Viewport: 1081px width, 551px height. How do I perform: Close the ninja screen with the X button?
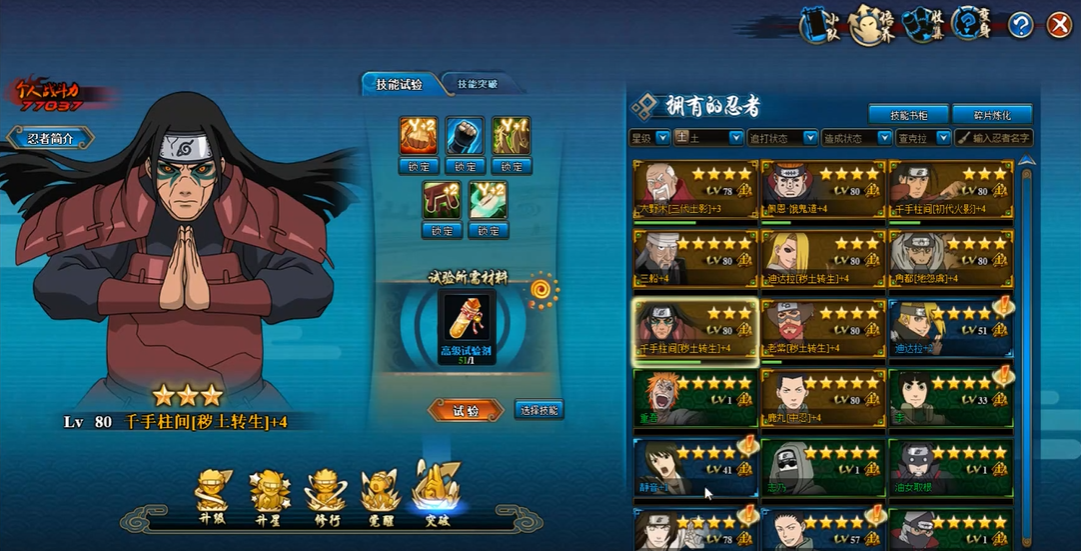[1059, 25]
